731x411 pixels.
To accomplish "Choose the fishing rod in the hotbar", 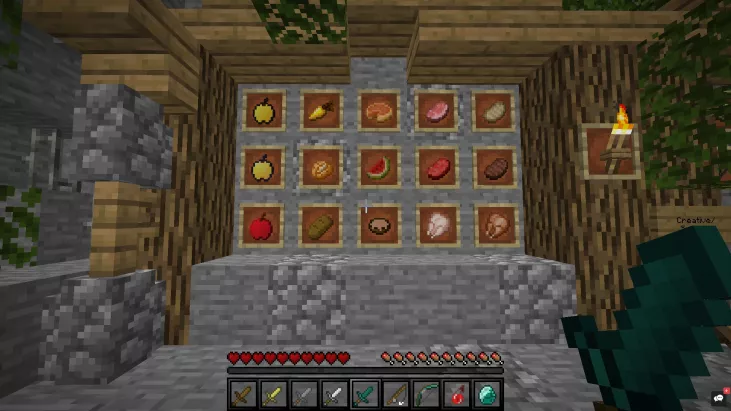I will click(x=396, y=394).
